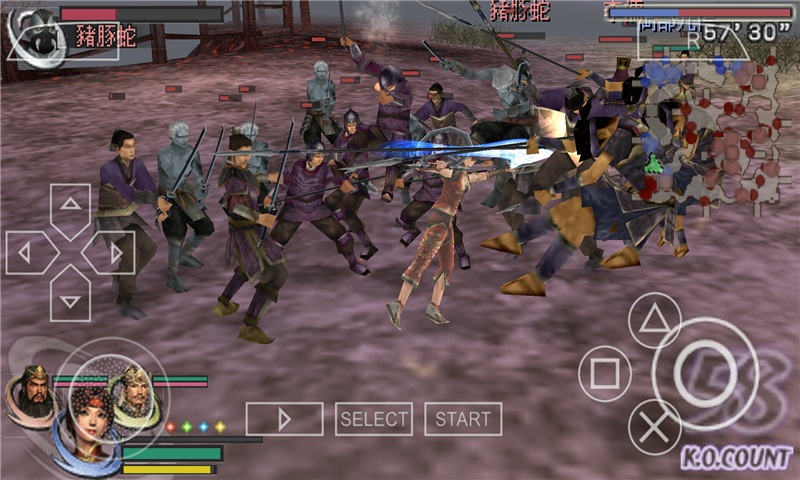Image resolution: width=800 pixels, height=480 pixels.
Task: Toggle the fast-forward arrow button
Action: [x=284, y=419]
